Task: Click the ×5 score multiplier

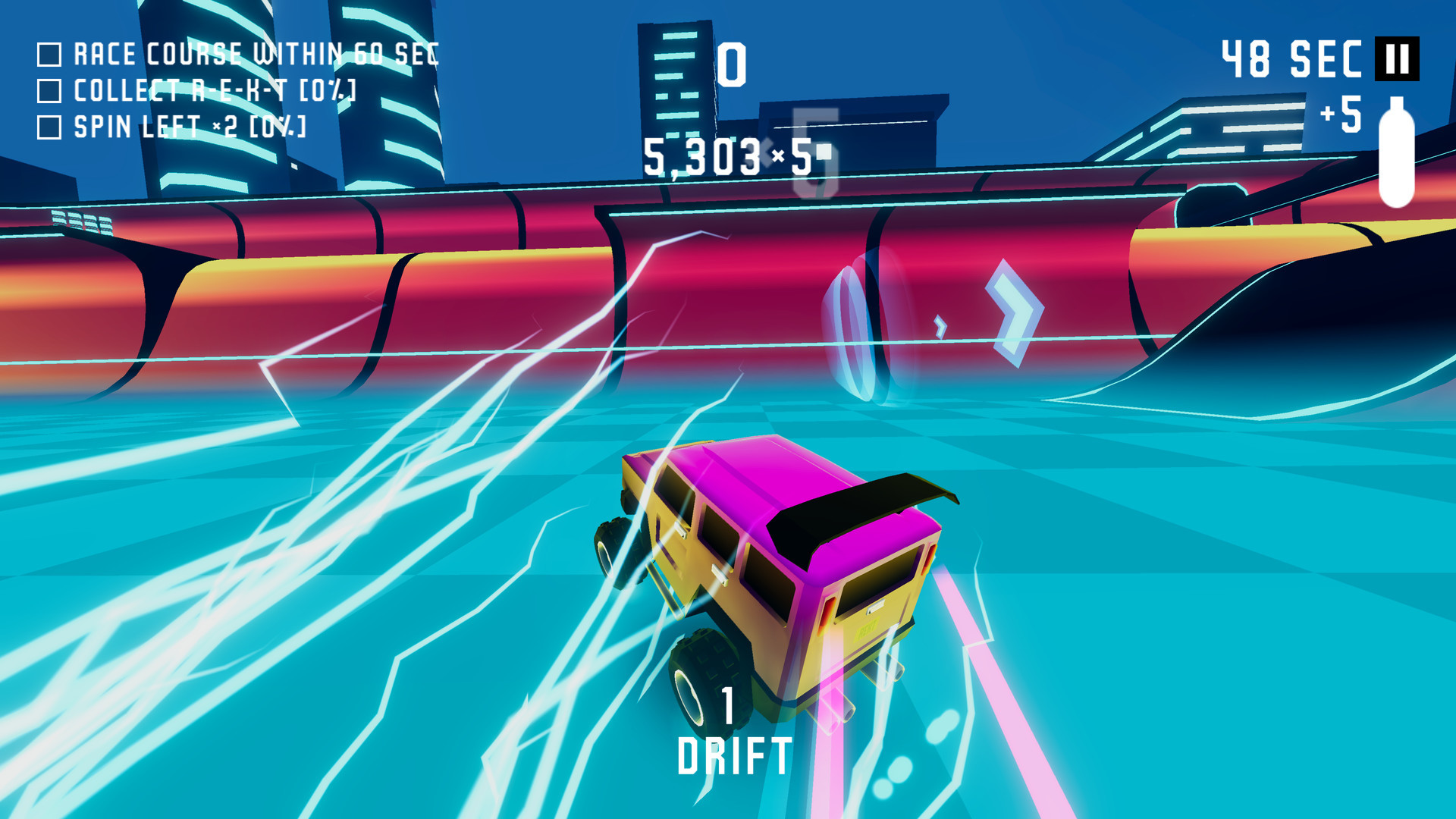Action: (x=794, y=158)
